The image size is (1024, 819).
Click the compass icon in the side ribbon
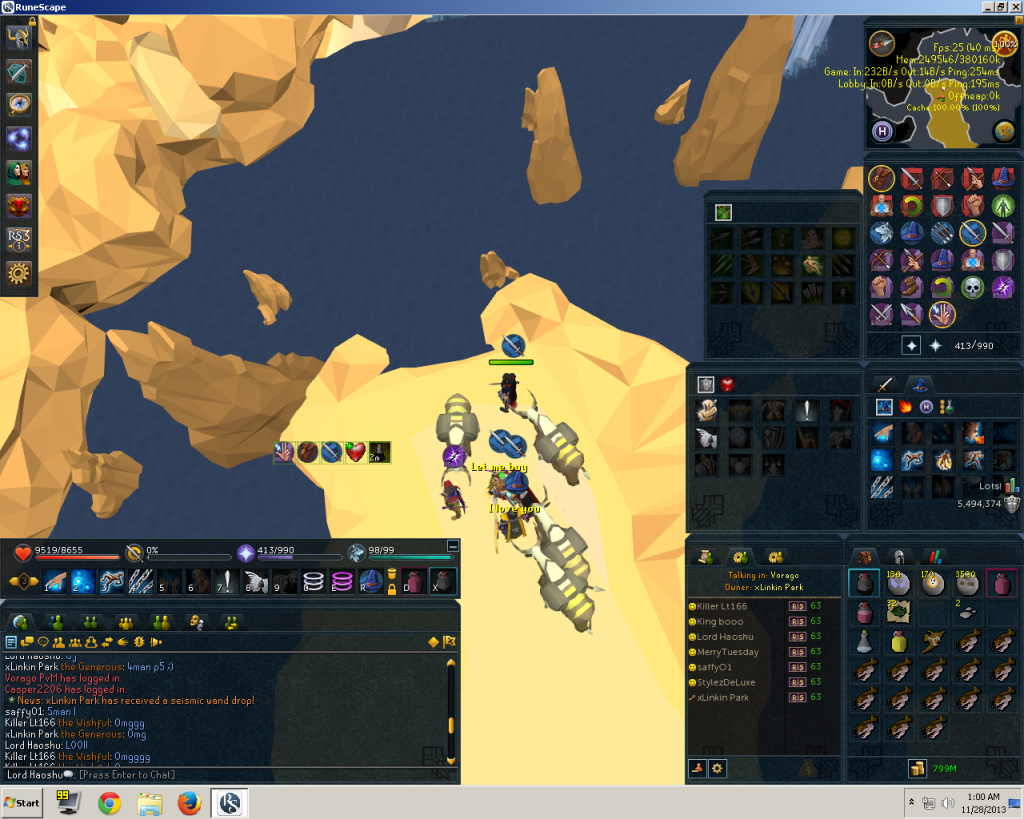pos(19,105)
